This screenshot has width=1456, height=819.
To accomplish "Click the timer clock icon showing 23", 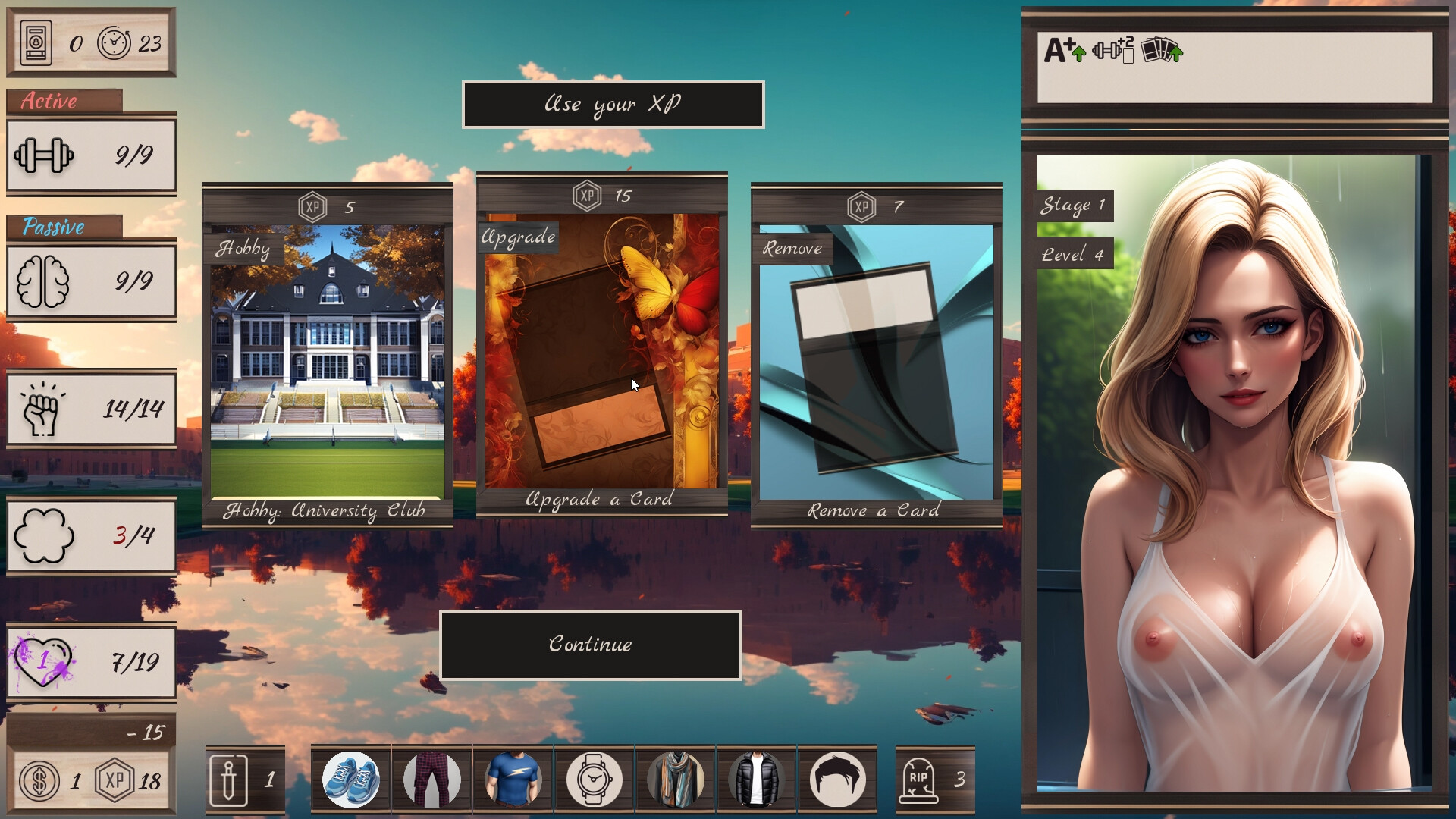I will pyautogui.click(x=112, y=43).
